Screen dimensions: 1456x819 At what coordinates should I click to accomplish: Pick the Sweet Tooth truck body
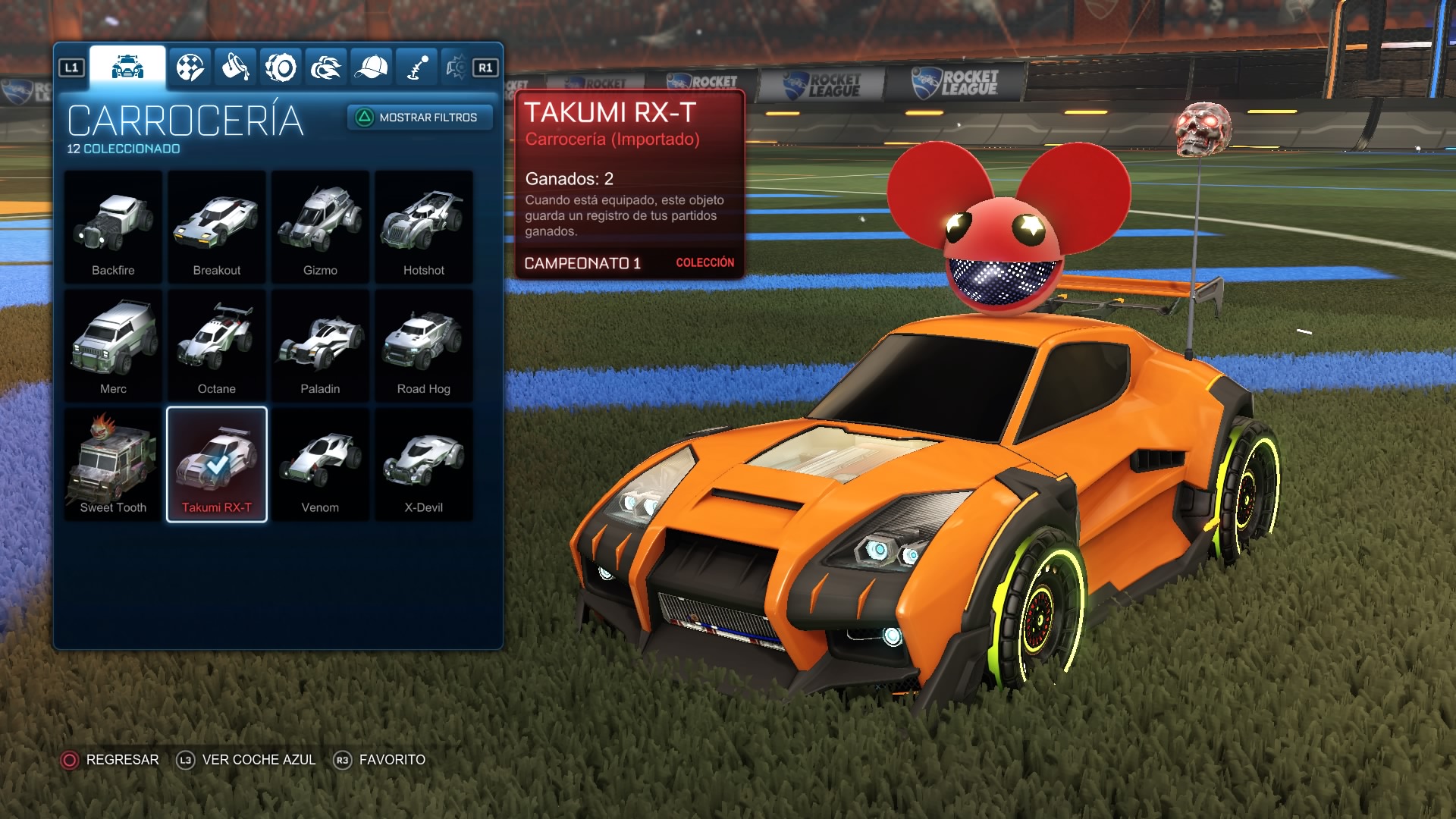(113, 464)
